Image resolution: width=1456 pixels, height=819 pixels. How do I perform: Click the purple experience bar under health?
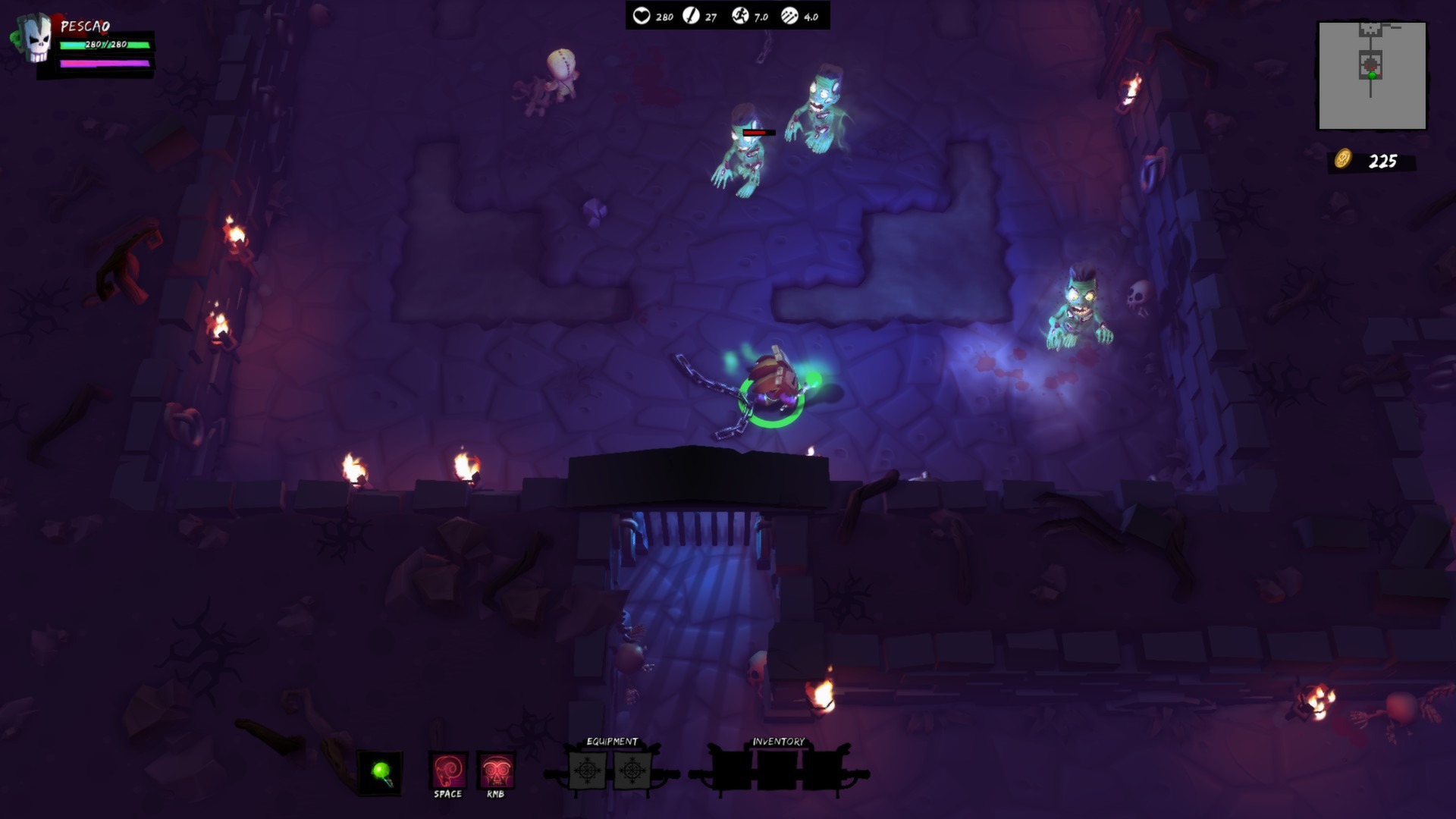[x=105, y=64]
